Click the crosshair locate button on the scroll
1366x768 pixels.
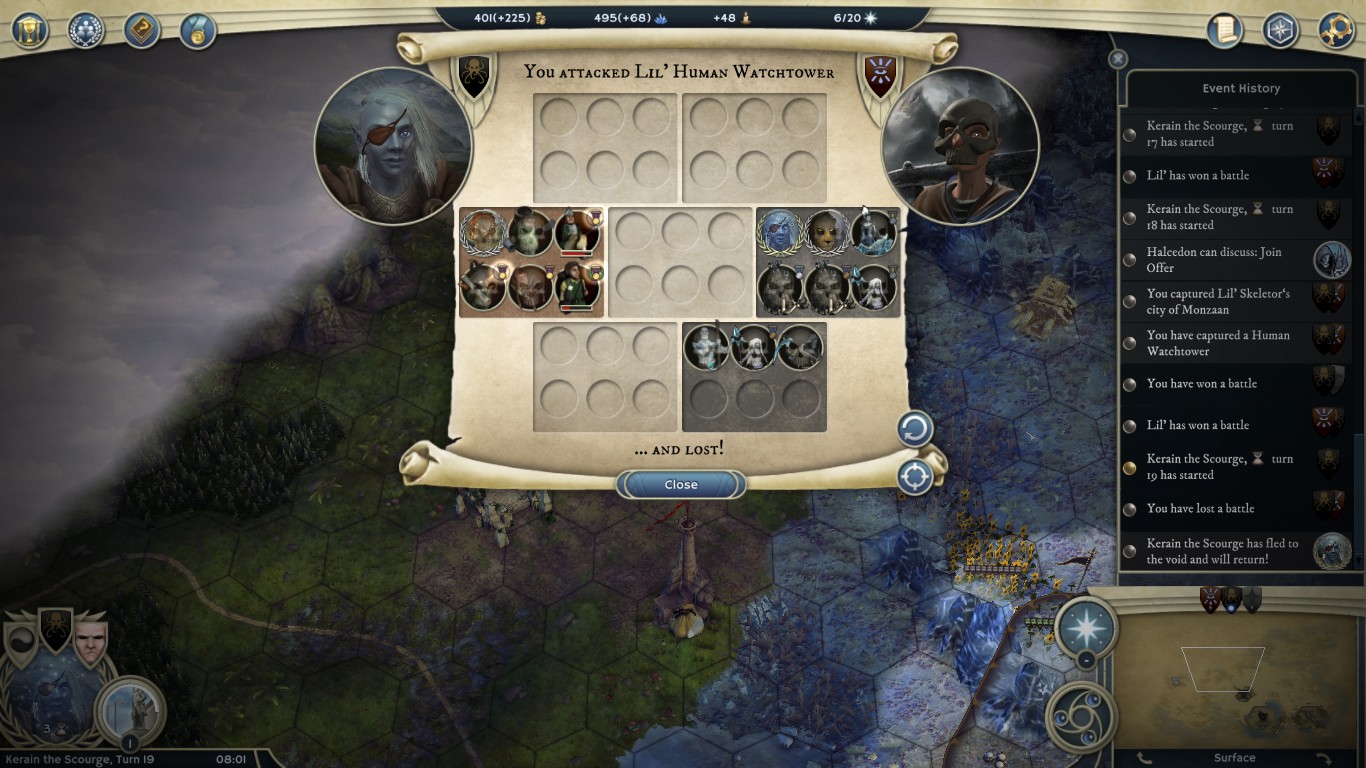(x=914, y=477)
